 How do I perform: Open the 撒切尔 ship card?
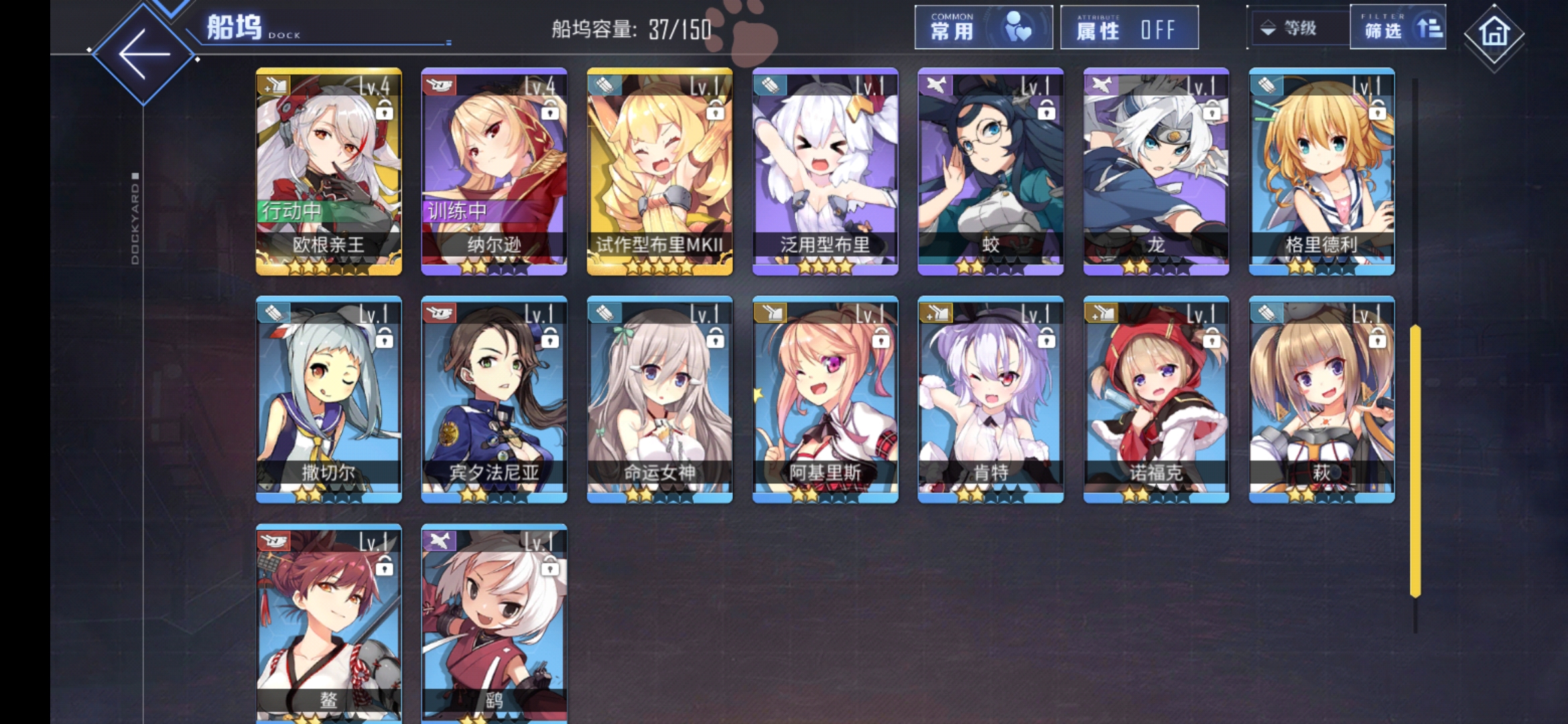click(329, 399)
